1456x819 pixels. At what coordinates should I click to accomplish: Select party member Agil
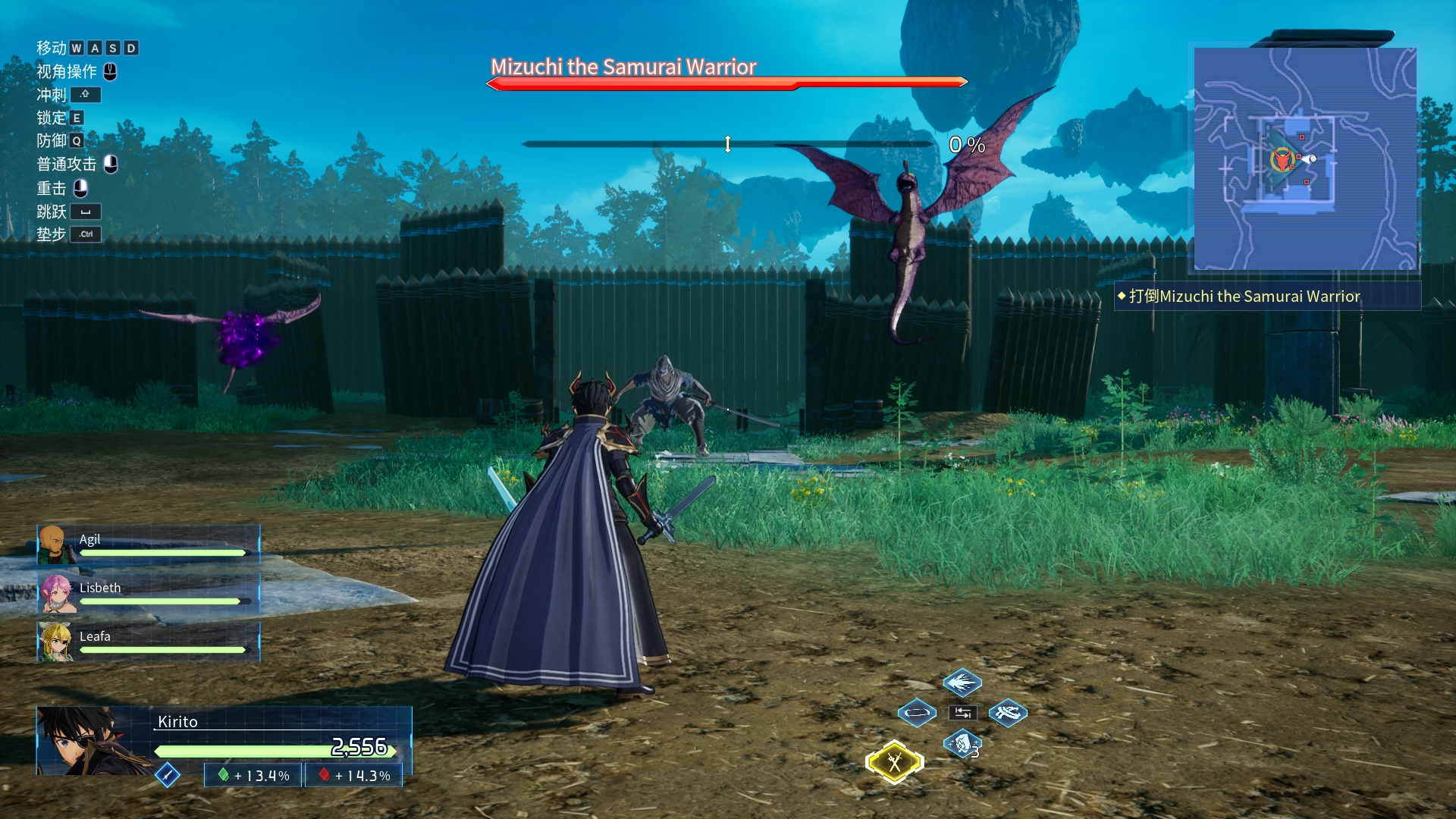[149, 544]
